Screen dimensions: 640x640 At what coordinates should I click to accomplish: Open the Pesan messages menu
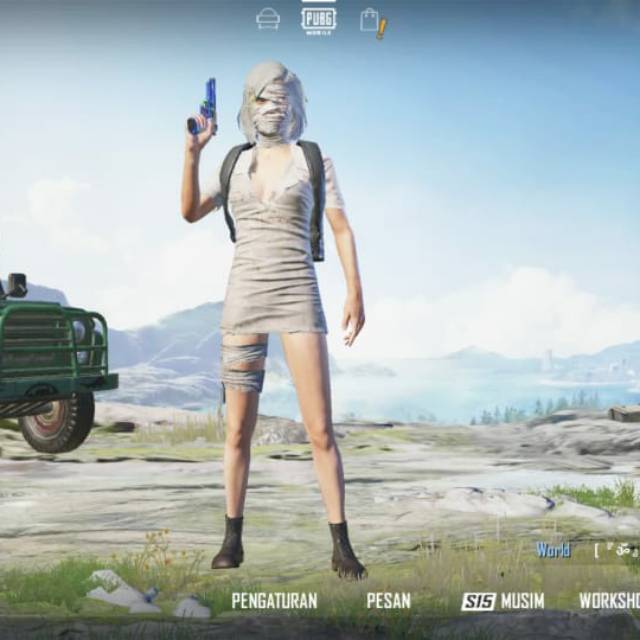click(388, 601)
